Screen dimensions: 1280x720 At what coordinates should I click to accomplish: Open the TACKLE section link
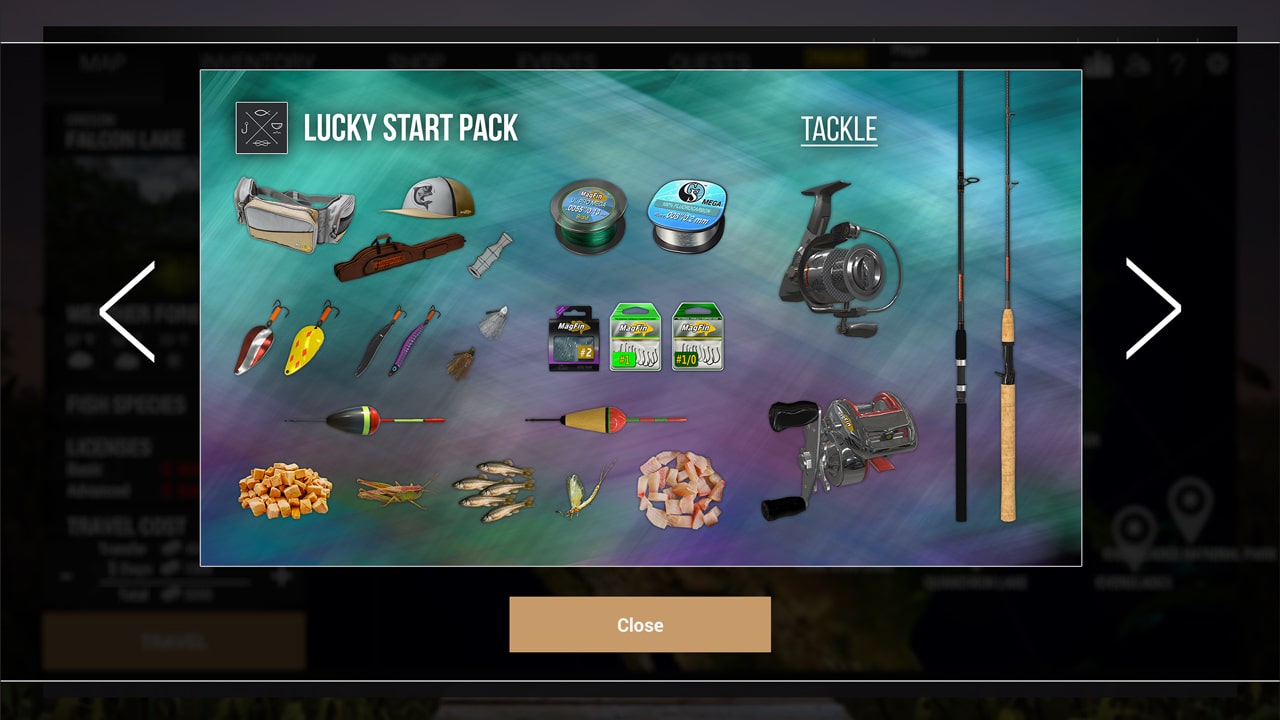click(x=838, y=129)
